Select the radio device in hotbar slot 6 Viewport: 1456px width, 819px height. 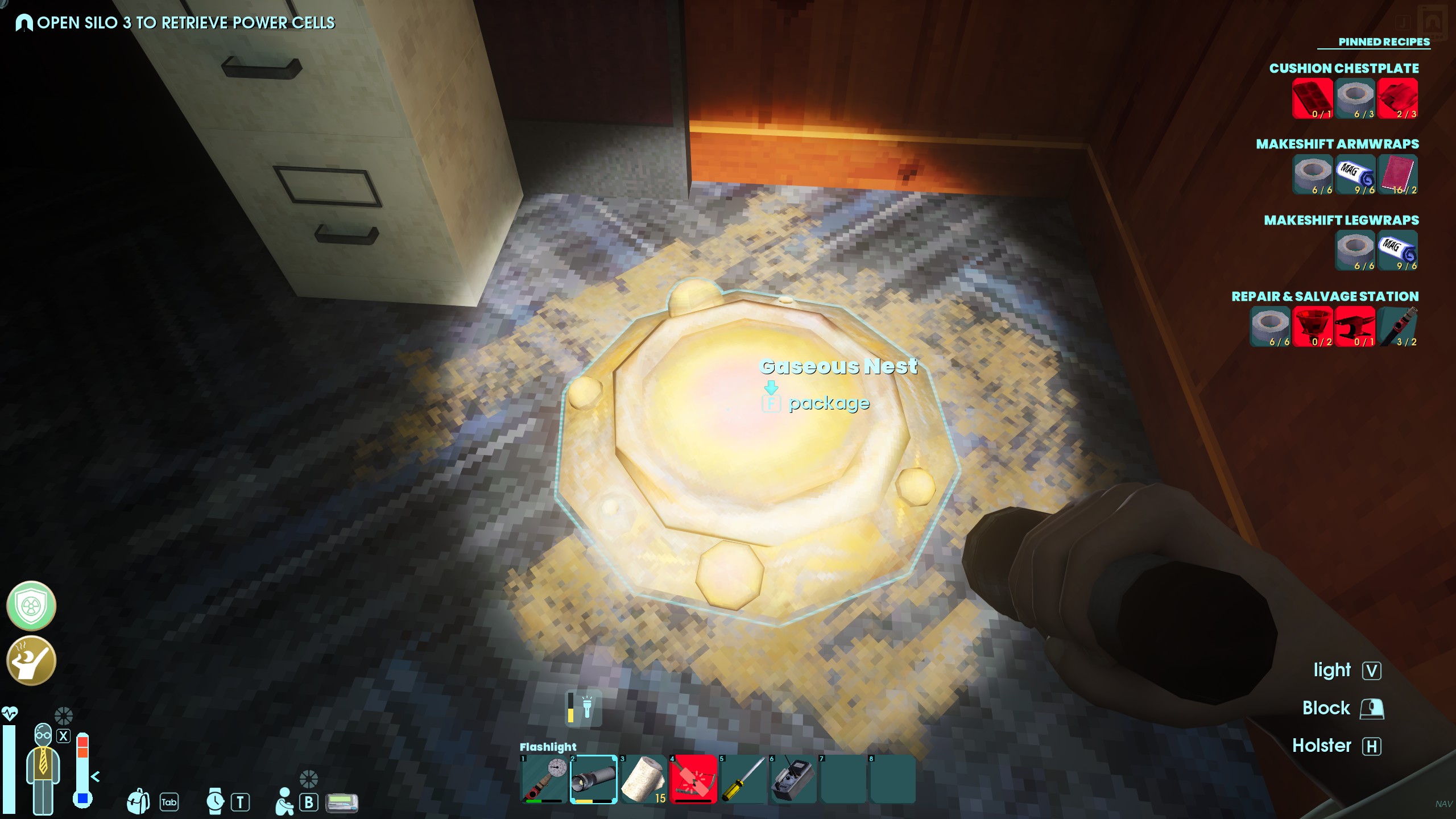pyautogui.click(x=793, y=779)
